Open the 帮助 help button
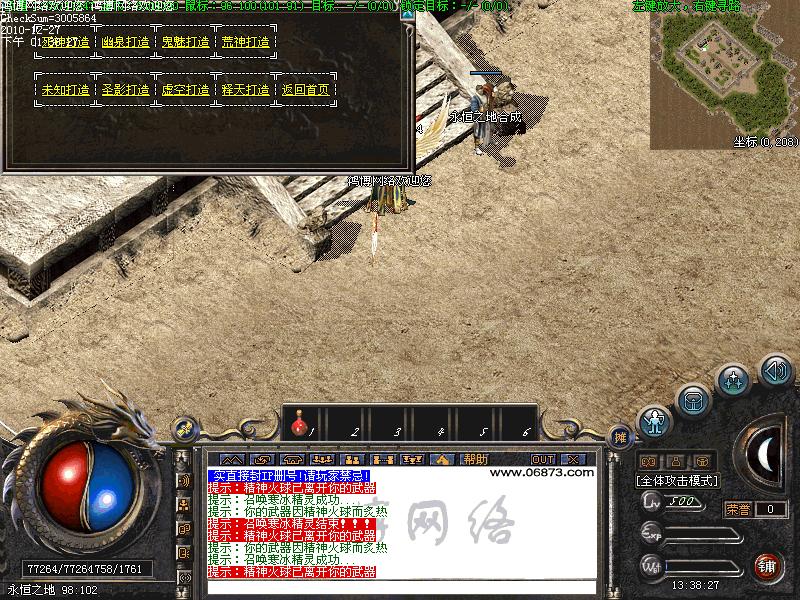Image resolution: width=800 pixels, height=600 pixels. pyautogui.click(x=475, y=459)
